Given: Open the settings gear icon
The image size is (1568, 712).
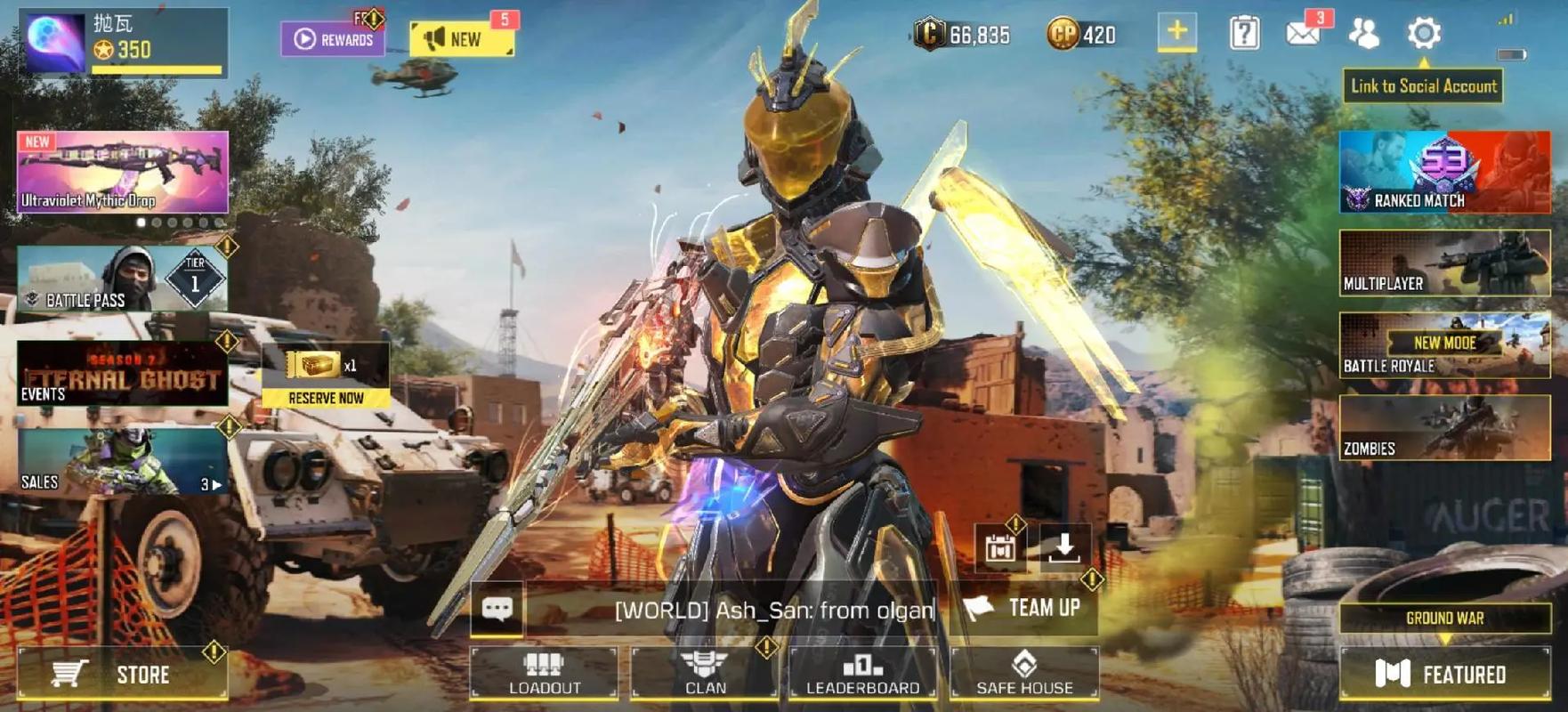Looking at the screenshot, I should click(x=1423, y=34).
